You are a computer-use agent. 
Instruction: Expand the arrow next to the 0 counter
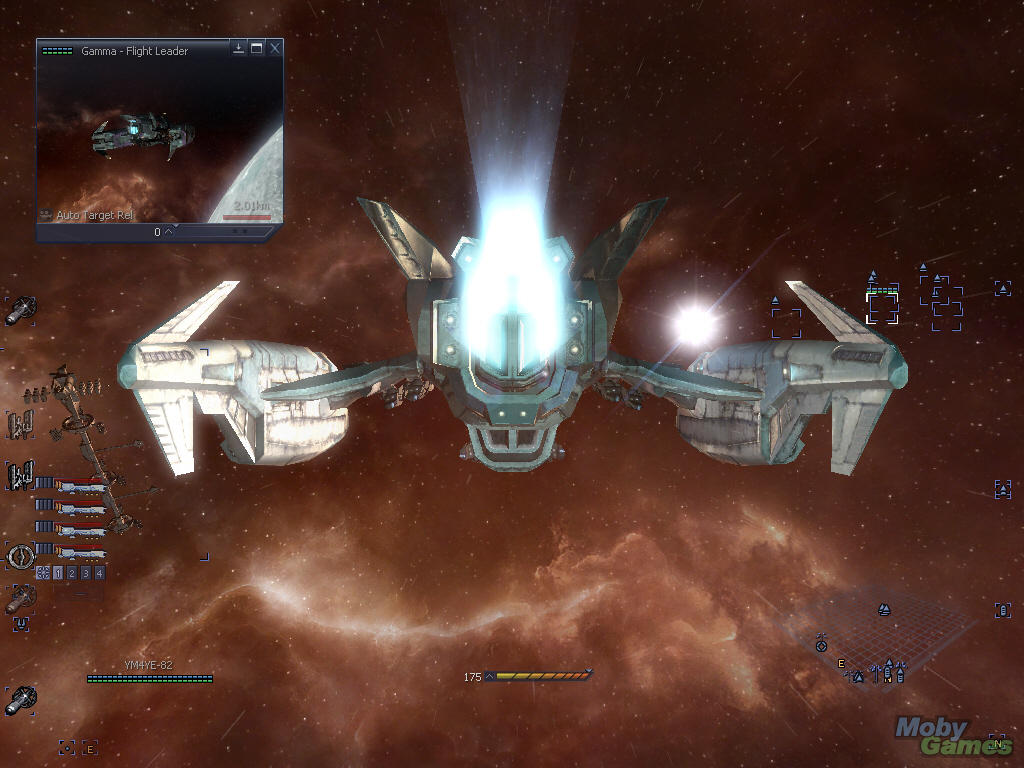169,232
